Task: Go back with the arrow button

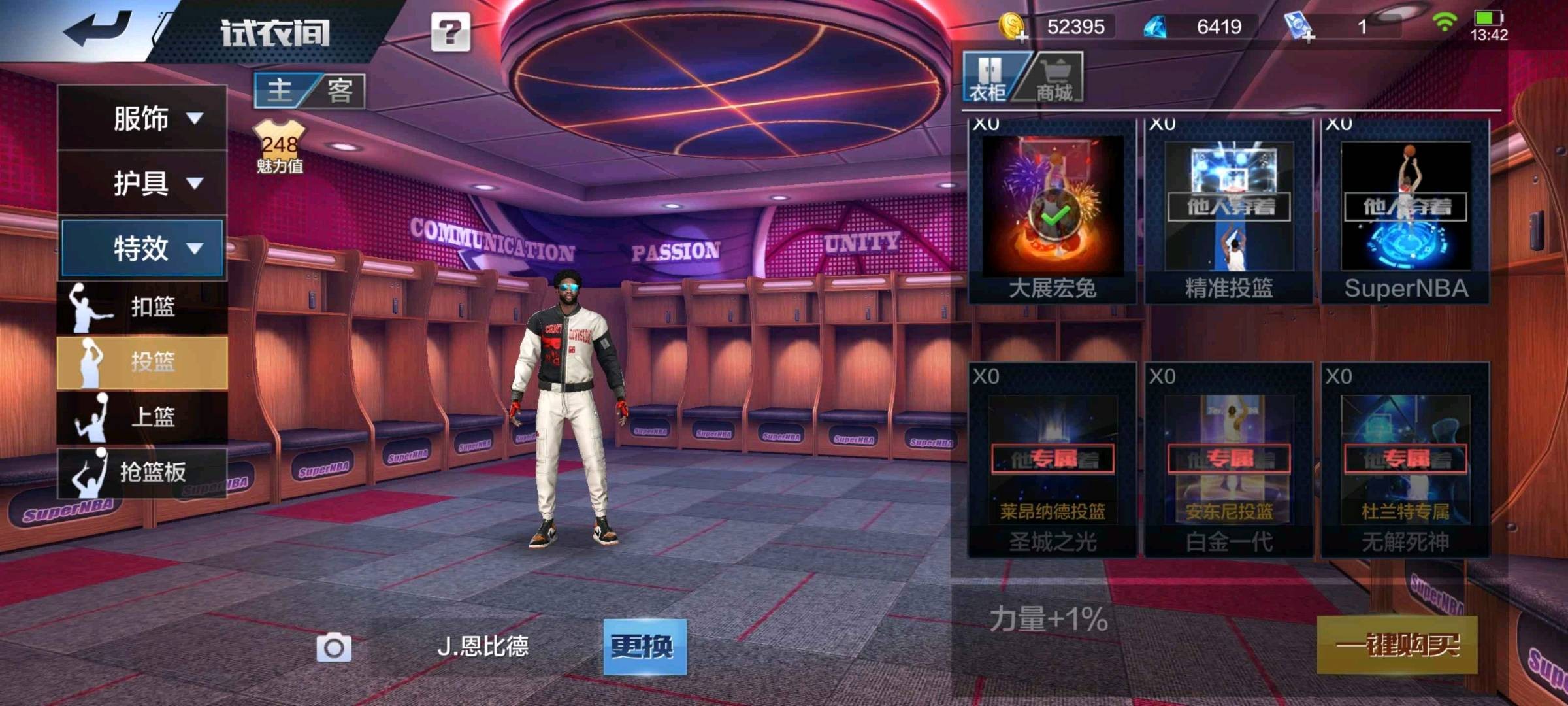Action: pos(98,29)
